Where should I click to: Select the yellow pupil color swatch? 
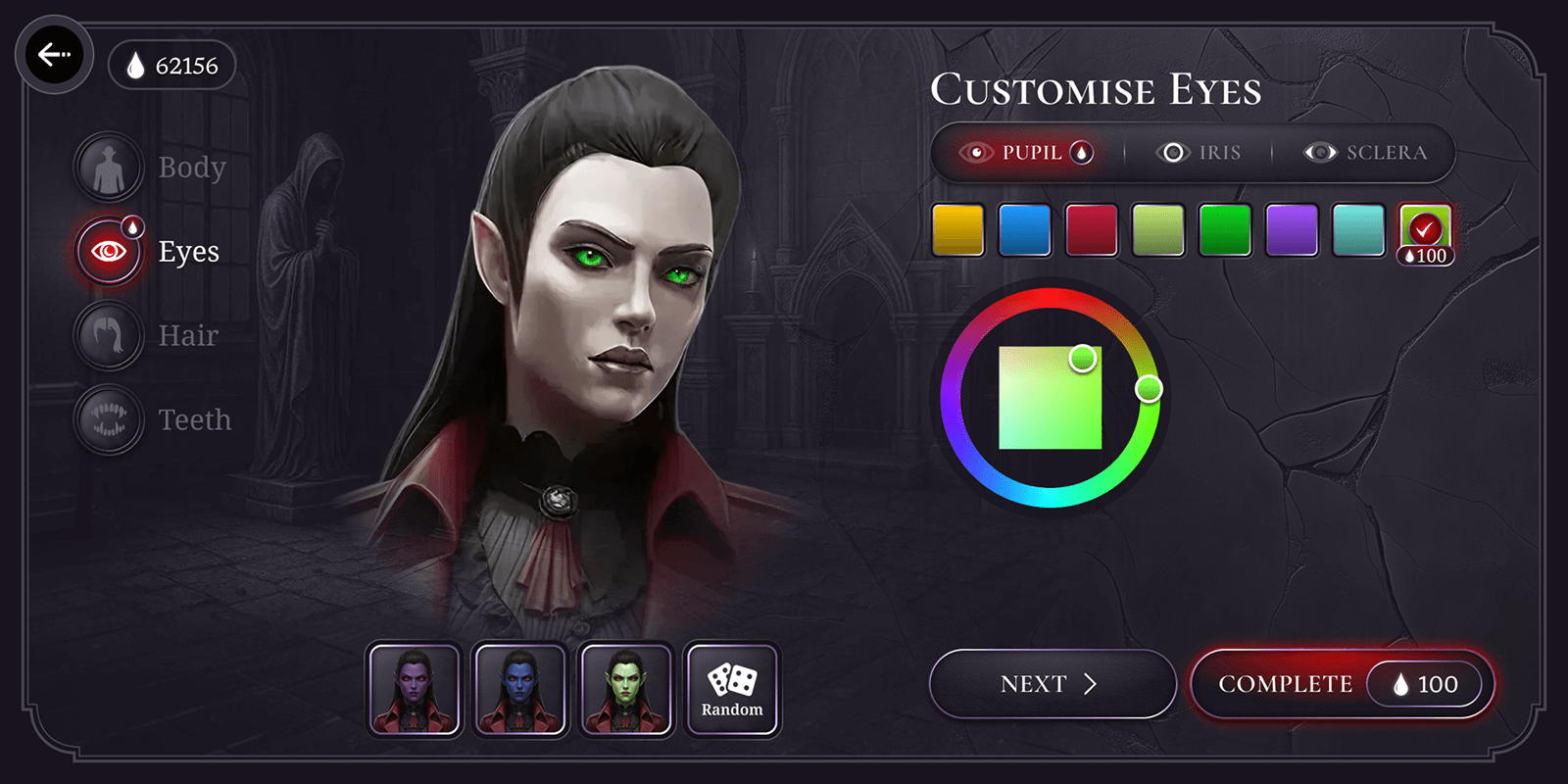point(957,228)
